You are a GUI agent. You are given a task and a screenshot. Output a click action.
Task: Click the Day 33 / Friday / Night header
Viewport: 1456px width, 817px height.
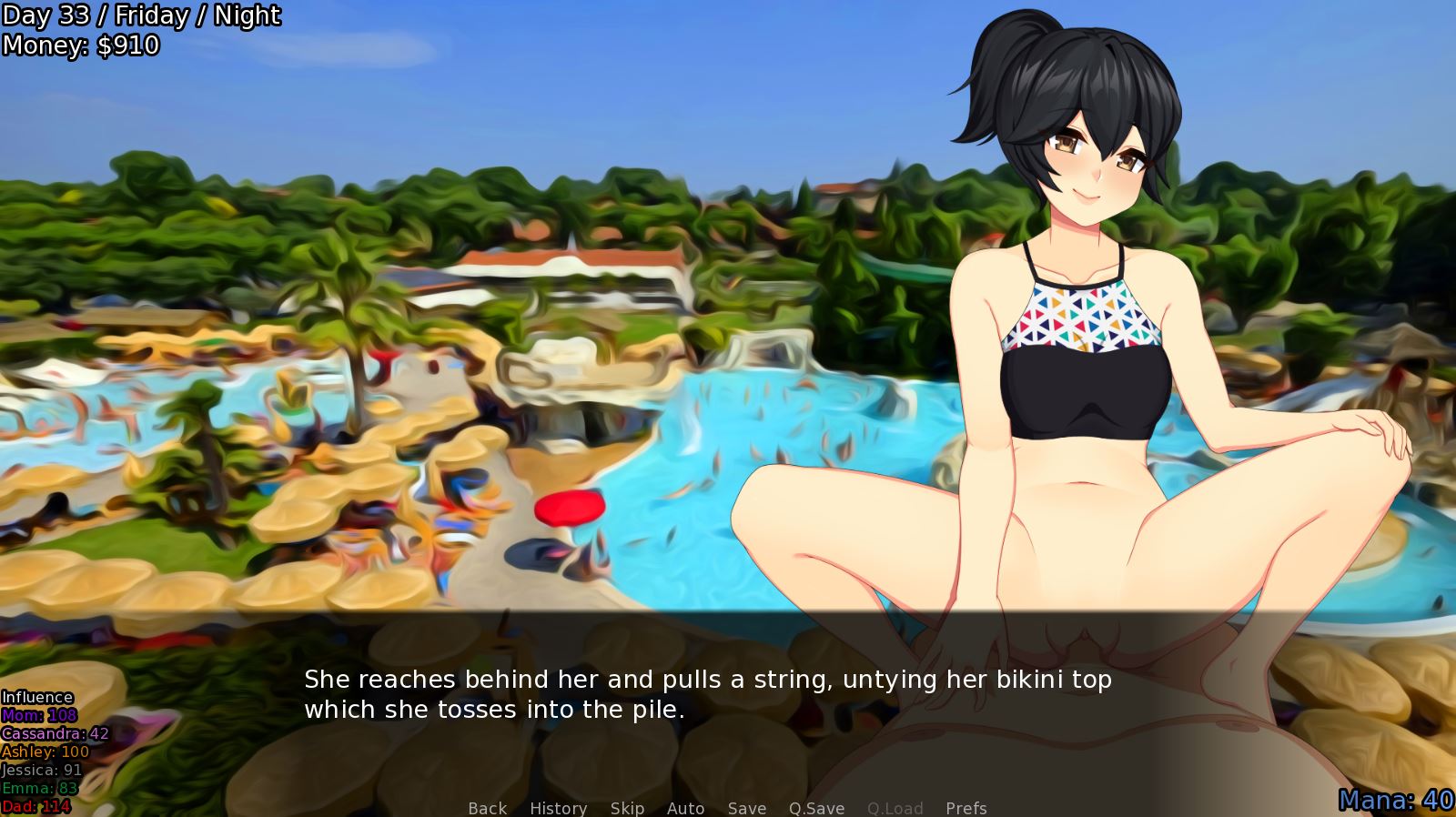coord(141,15)
